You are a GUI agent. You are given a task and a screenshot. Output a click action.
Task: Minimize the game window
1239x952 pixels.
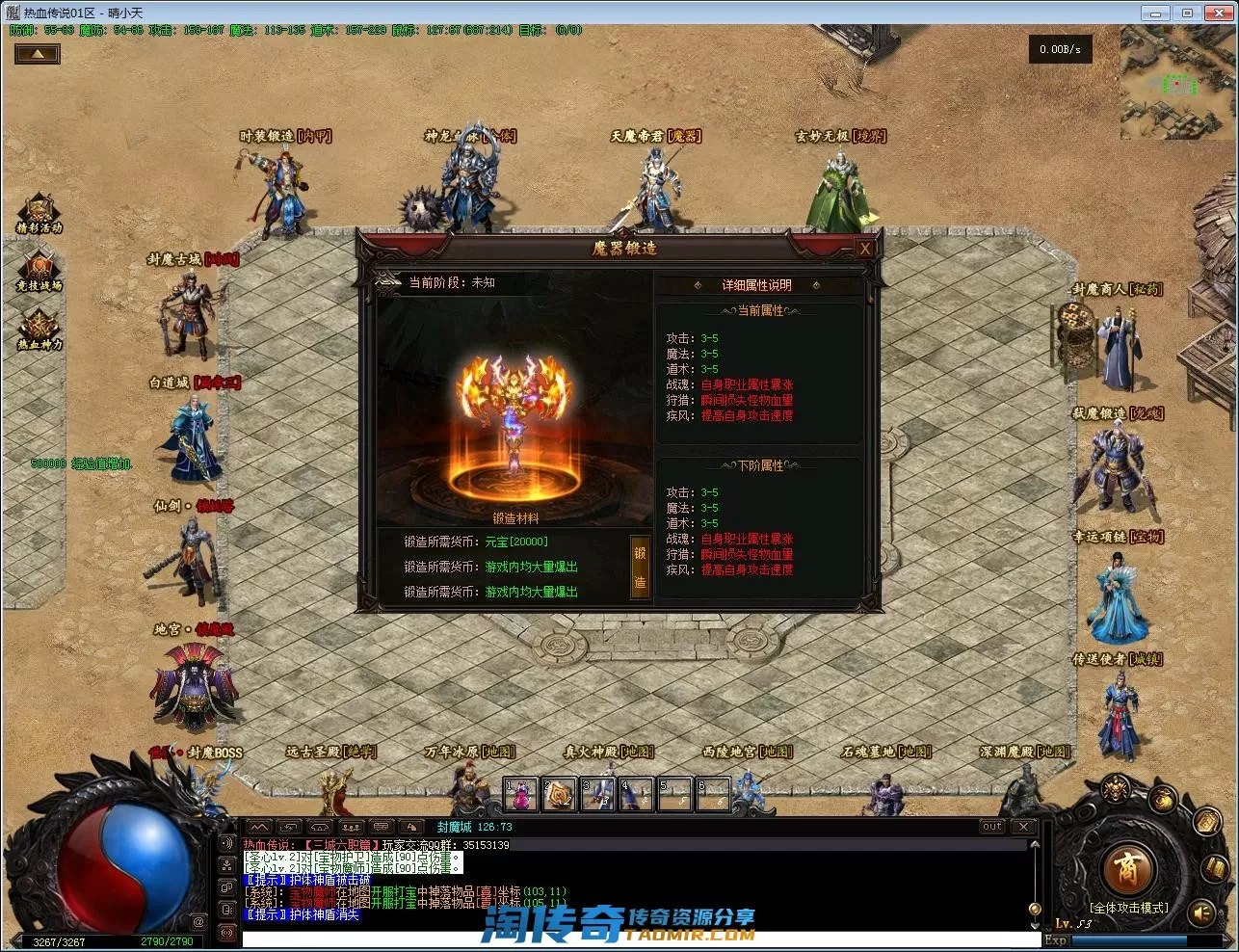pyautogui.click(x=1156, y=13)
